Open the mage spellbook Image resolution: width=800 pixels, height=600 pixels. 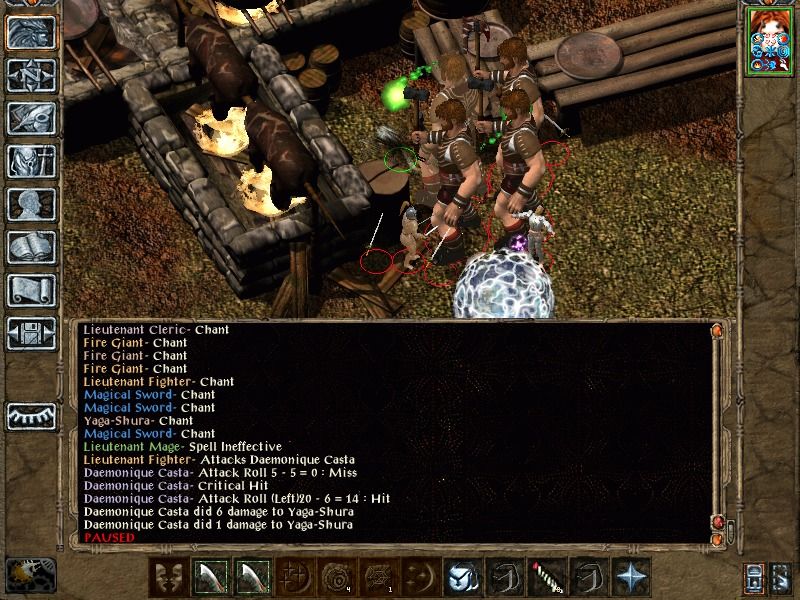(x=32, y=248)
